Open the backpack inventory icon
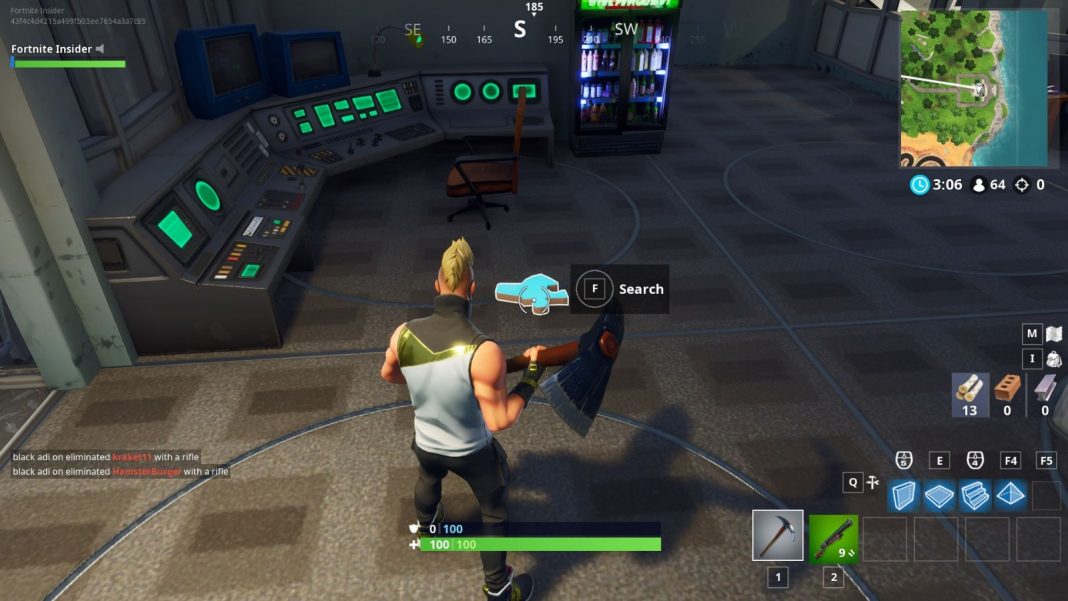The image size is (1068, 601). (x=1053, y=359)
